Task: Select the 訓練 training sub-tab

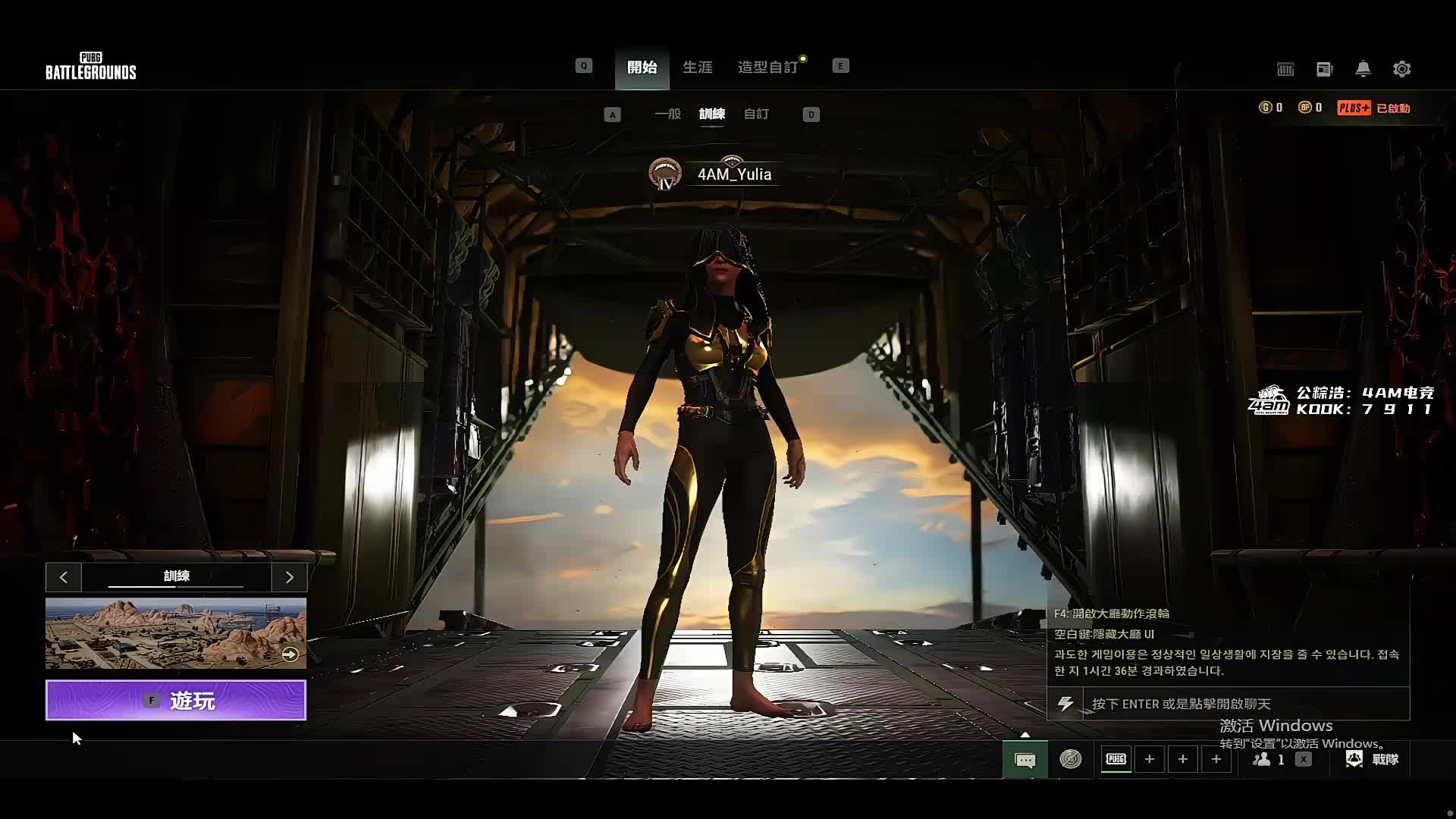Action: click(711, 114)
